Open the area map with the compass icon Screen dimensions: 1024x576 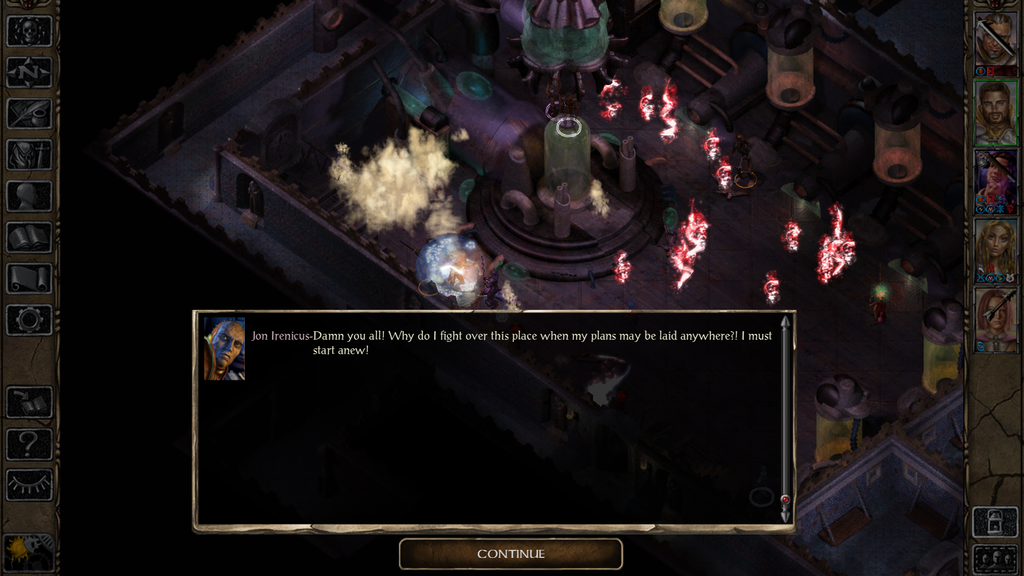[28, 72]
